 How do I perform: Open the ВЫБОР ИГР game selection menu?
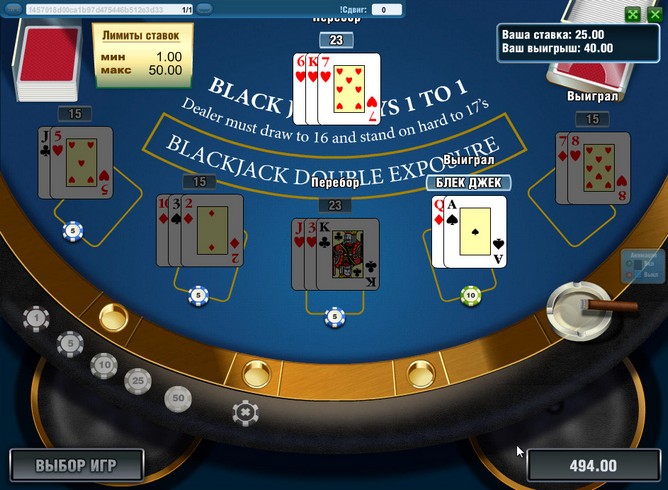pyautogui.click(x=76, y=466)
